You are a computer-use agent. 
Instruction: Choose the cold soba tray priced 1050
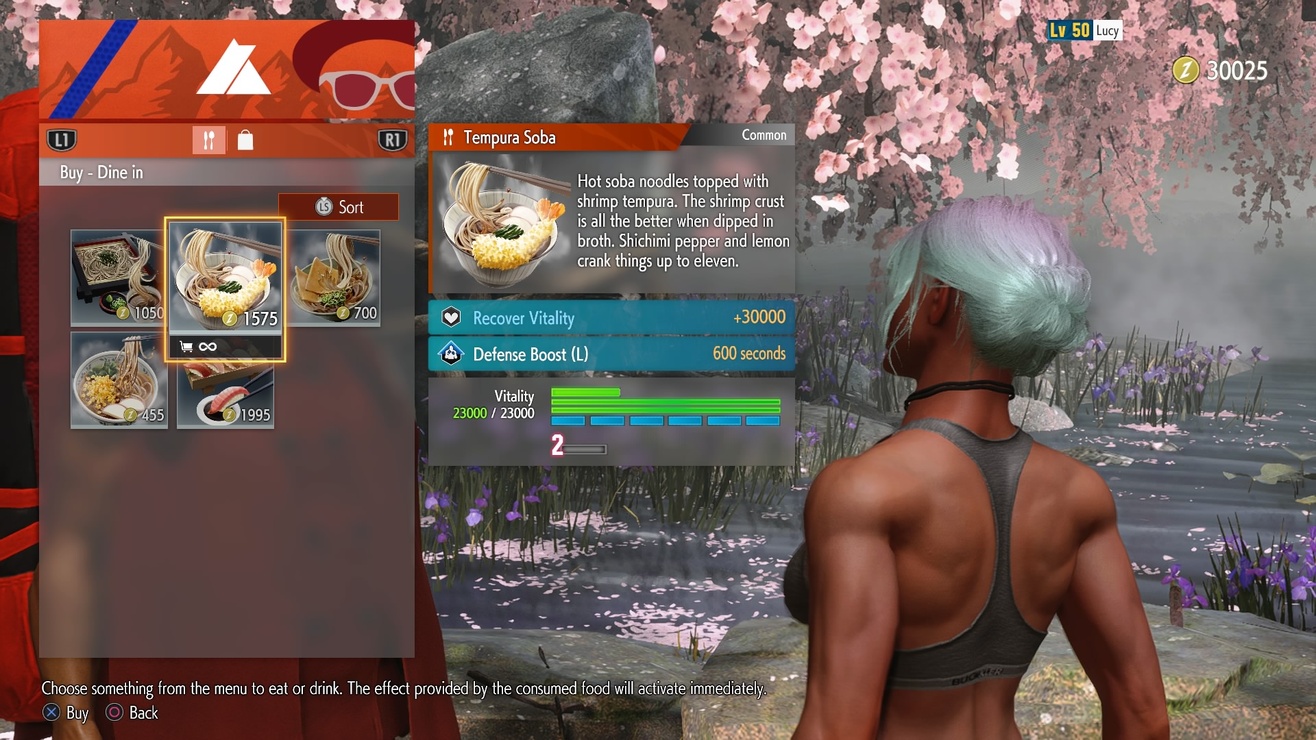(117, 278)
